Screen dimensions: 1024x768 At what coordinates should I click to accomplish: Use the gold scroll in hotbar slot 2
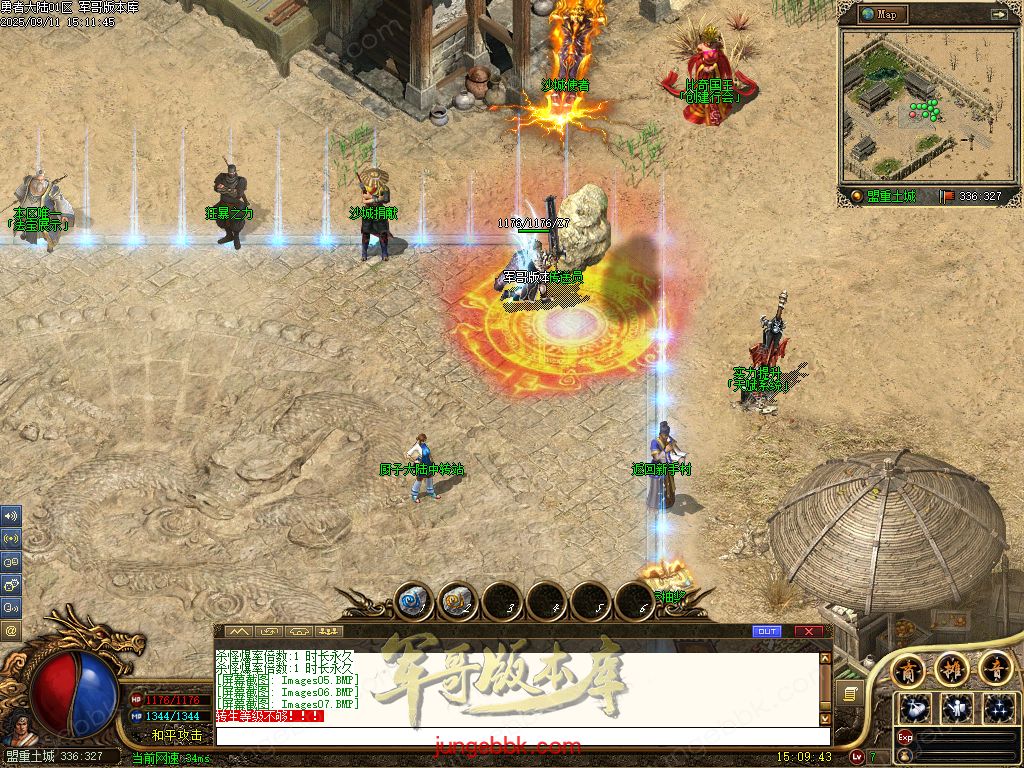coord(458,602)
